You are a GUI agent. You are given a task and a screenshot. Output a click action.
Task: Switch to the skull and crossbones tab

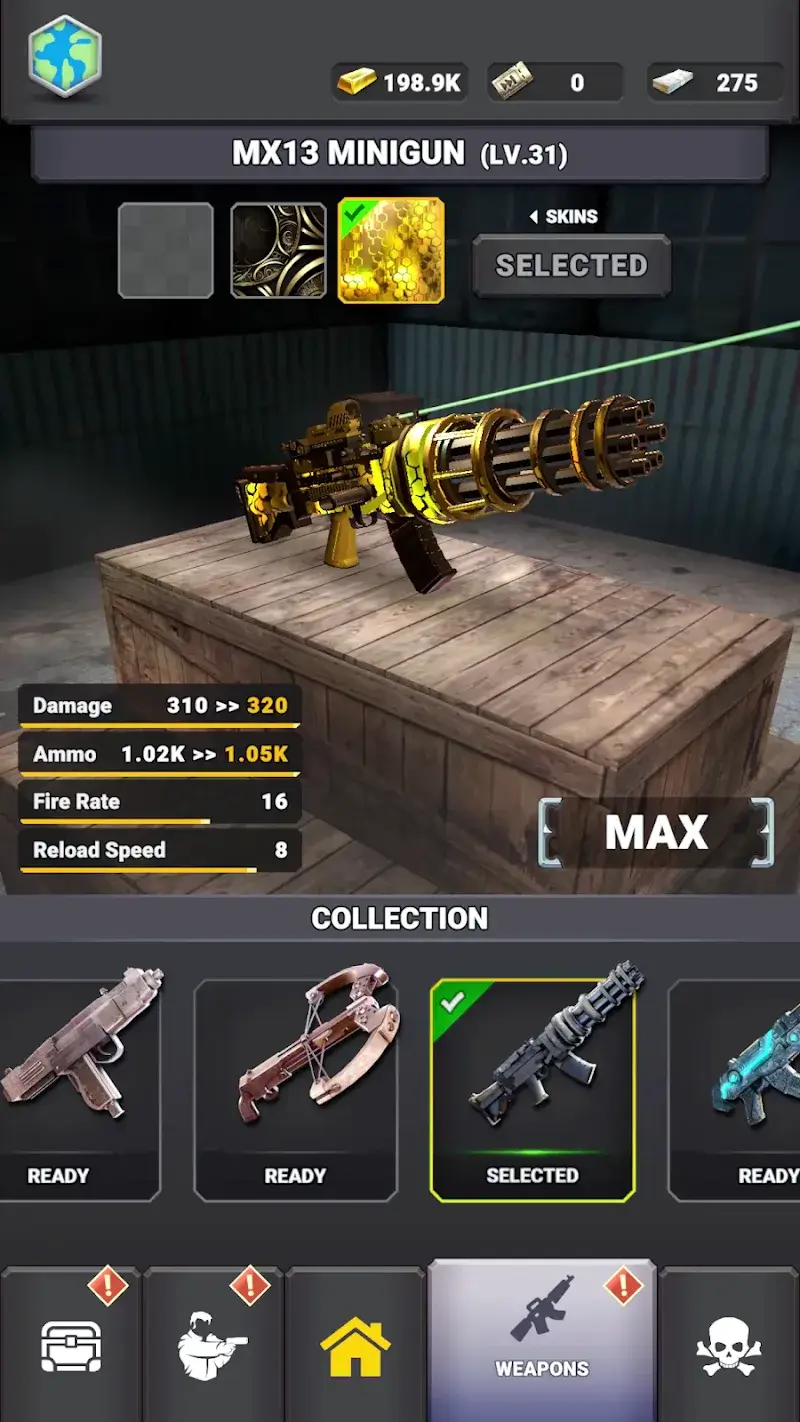click(728, 1345)
